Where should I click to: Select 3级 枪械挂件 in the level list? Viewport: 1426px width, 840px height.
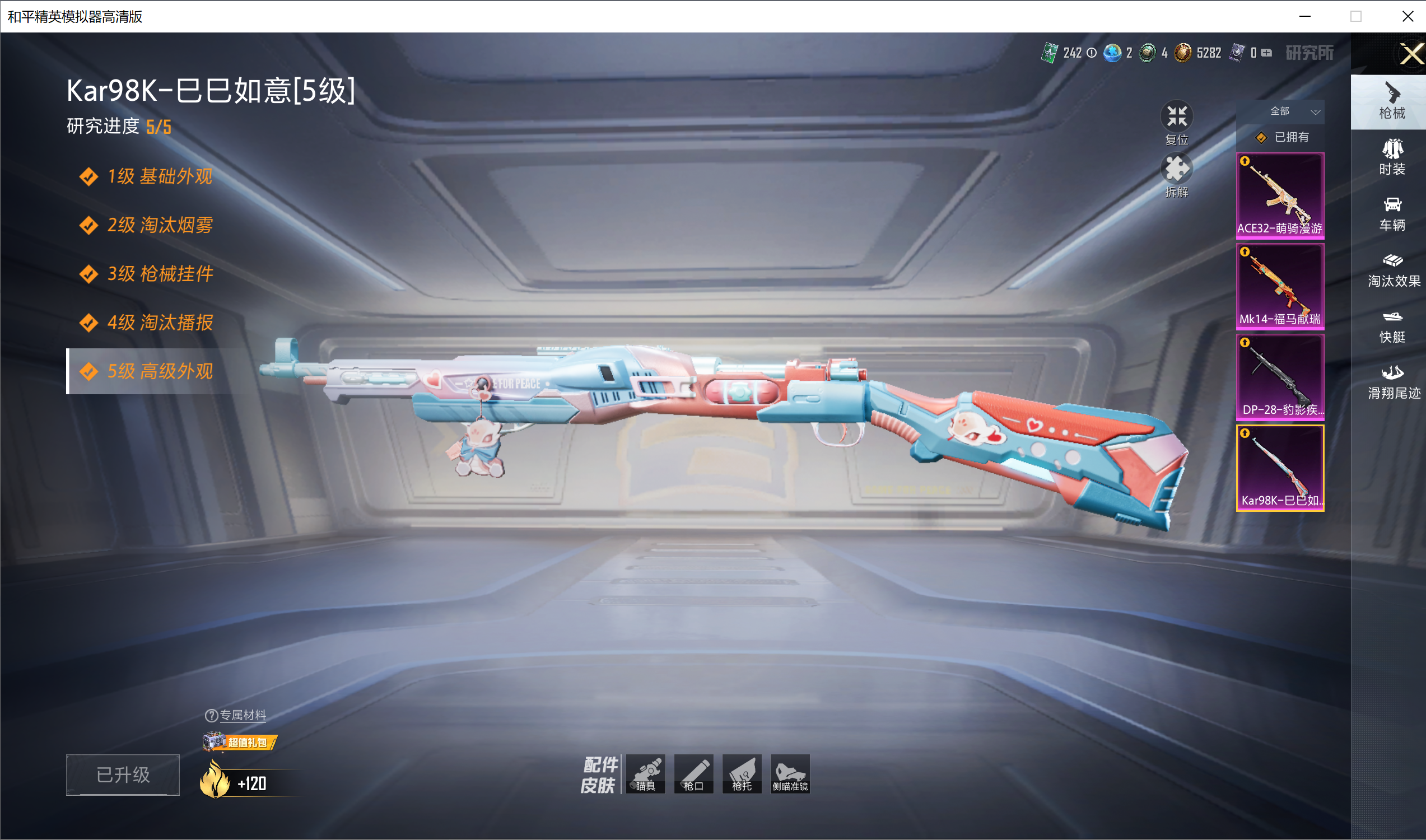click(x=160, y=274)
